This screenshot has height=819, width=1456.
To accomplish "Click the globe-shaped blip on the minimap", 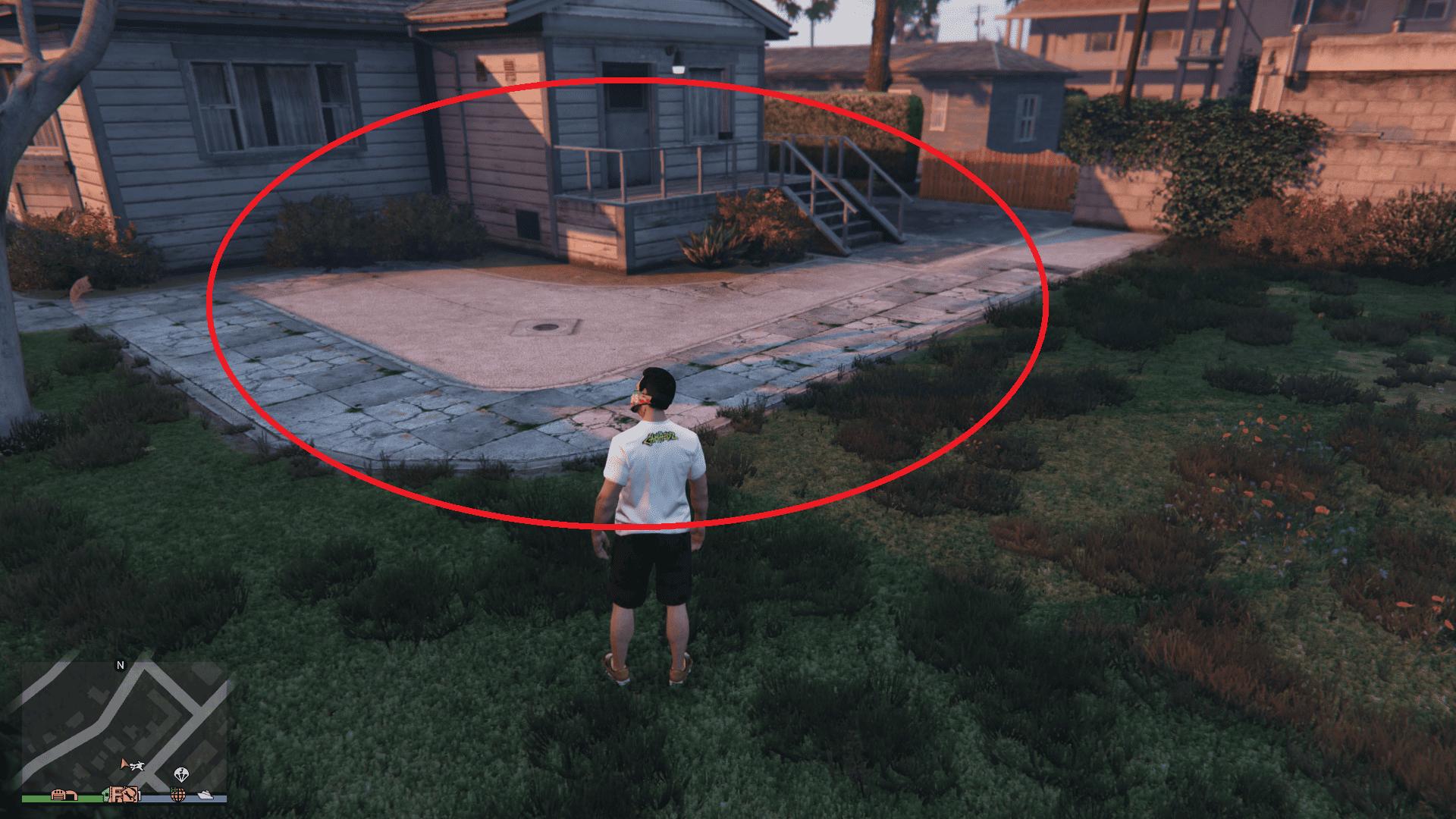I will (x=178, y=795).
